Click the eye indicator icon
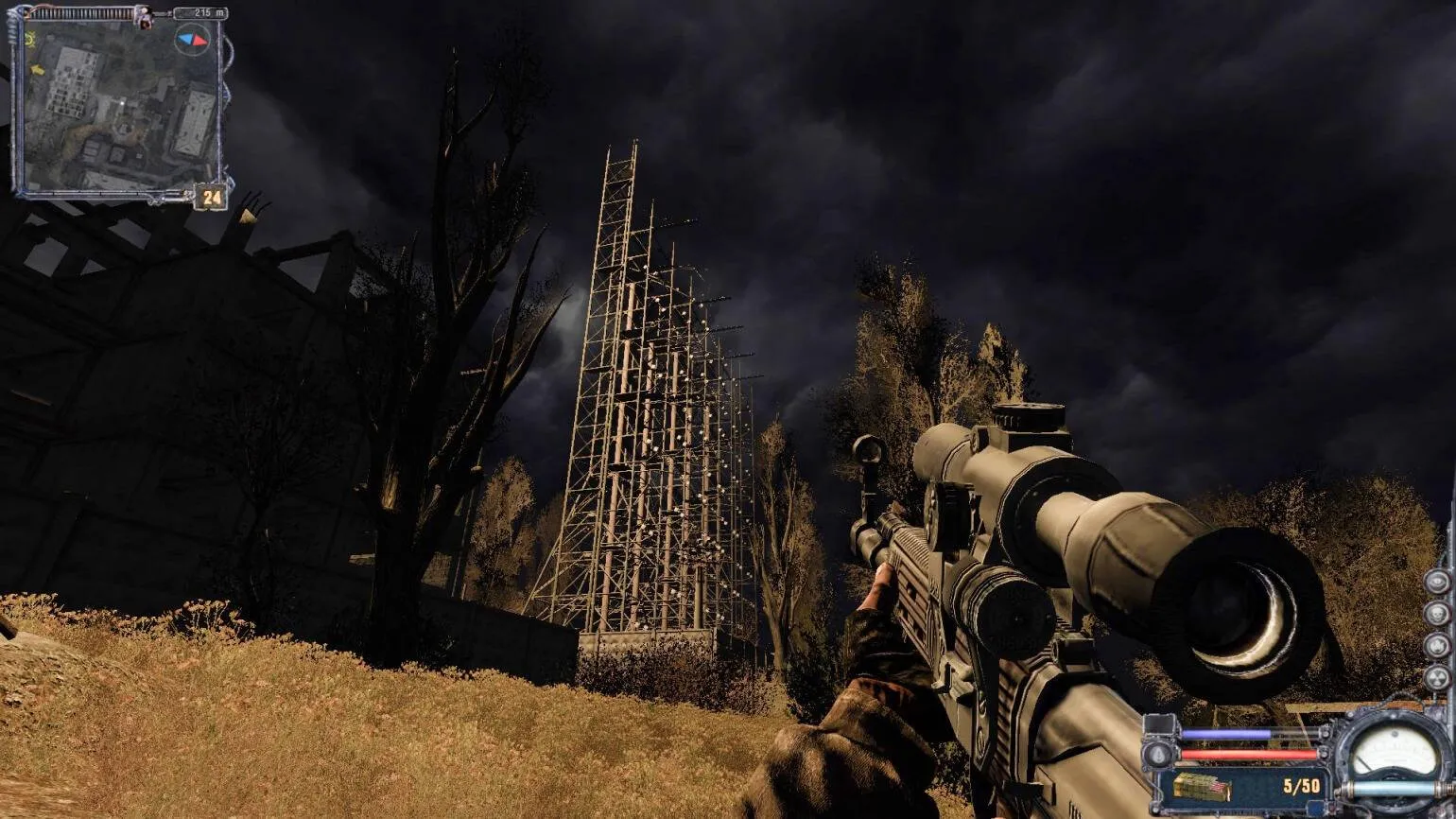This screenshot has width=1456, height=819. (x=1437, y=581)
